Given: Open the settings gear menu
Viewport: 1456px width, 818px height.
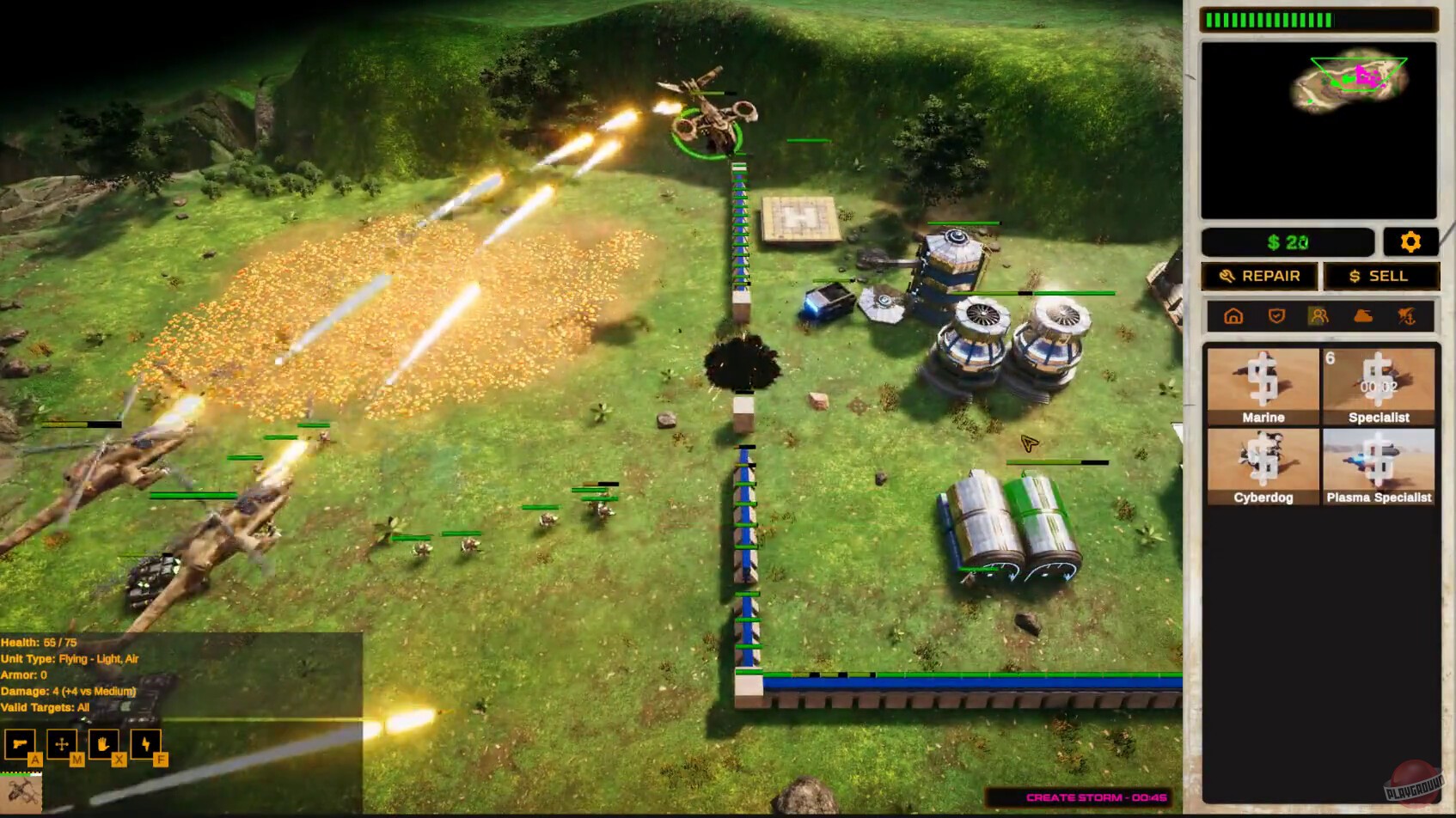Looking at the screenshot, I should 1410,242.
